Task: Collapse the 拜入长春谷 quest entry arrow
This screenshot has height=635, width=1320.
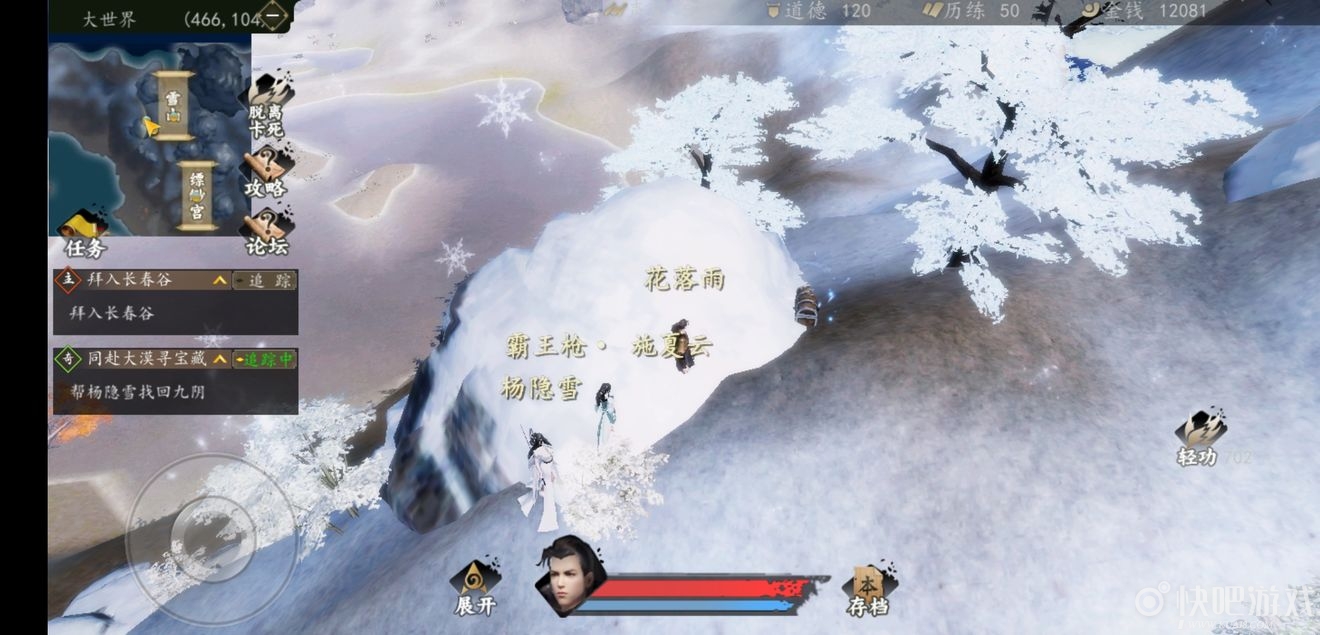Action: pyautogui.click(x=220, y=281)
